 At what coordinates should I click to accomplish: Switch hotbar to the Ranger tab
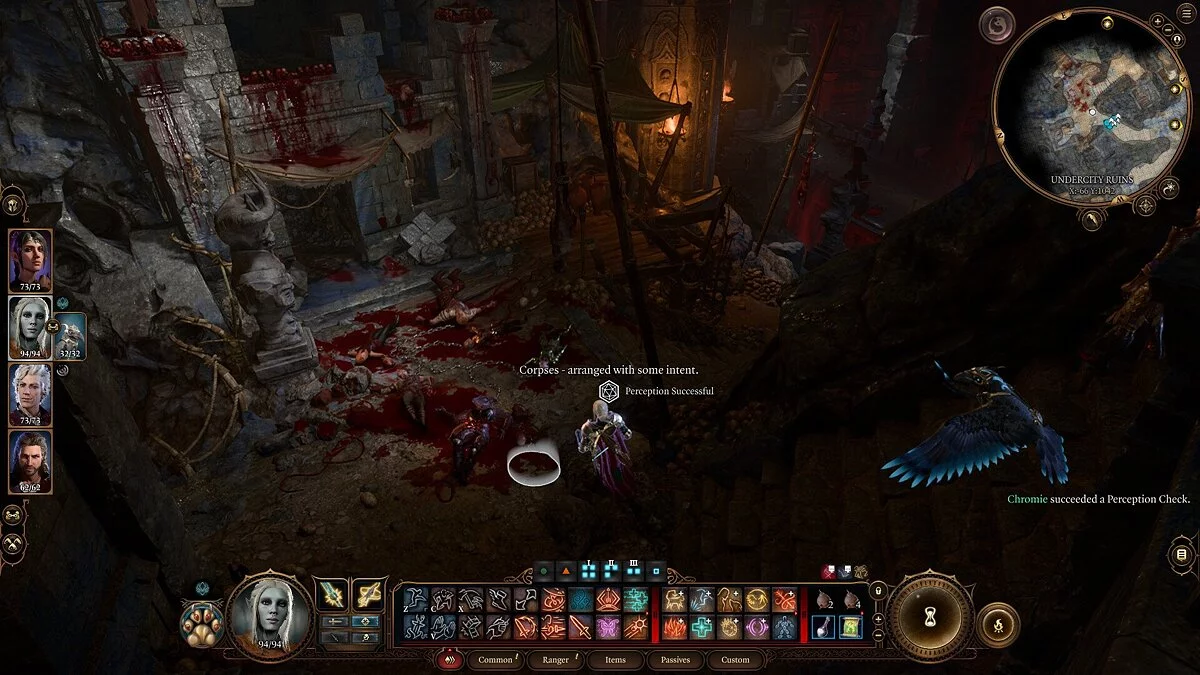click(555, 660)
